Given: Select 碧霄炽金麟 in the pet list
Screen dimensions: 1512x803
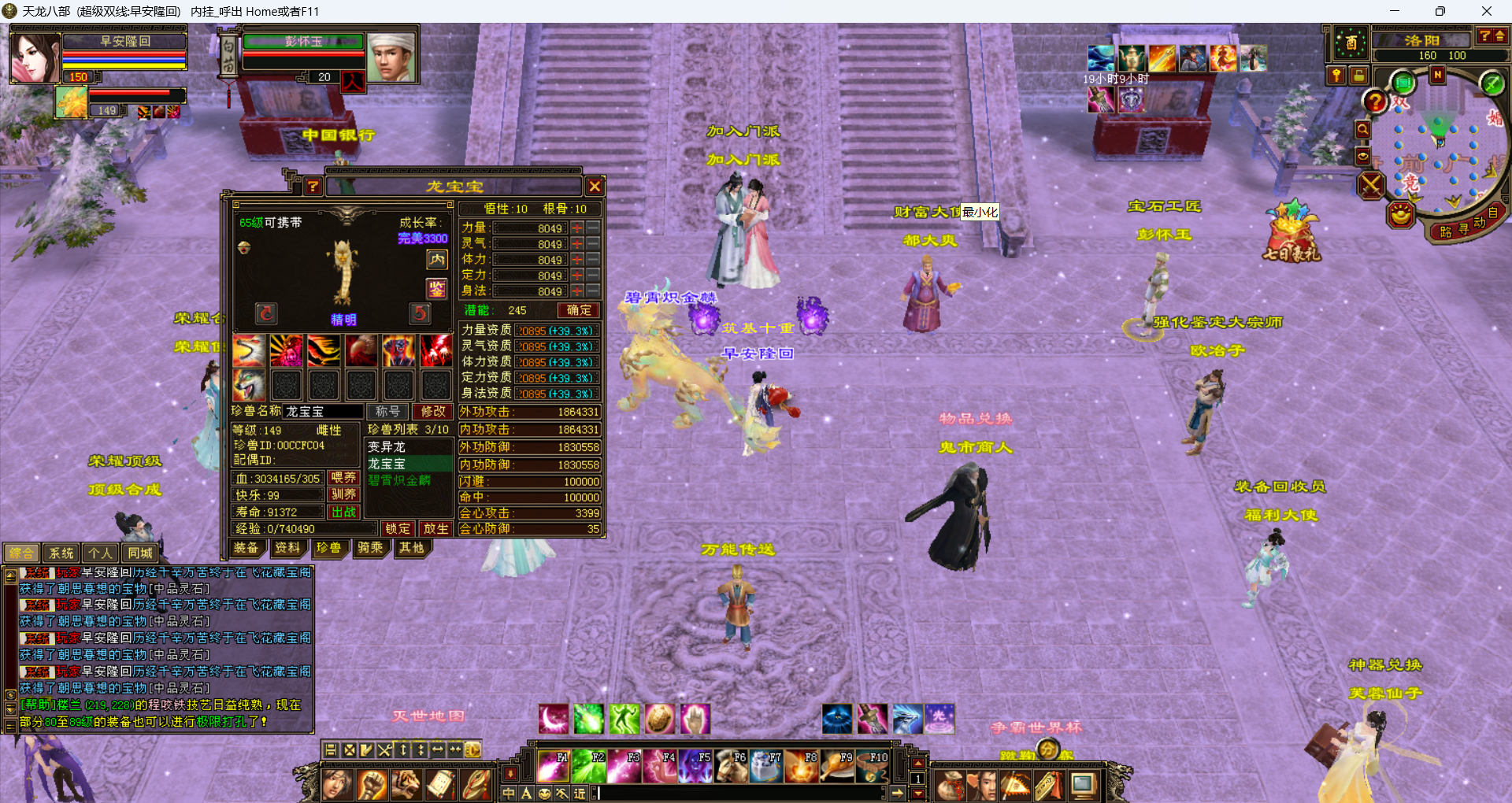Looking at the screenshot, I should coord(399,480).
